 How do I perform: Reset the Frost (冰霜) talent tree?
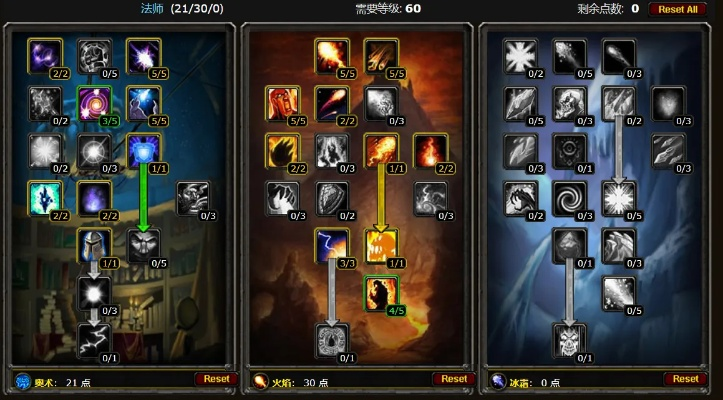(x=686, y=379)
